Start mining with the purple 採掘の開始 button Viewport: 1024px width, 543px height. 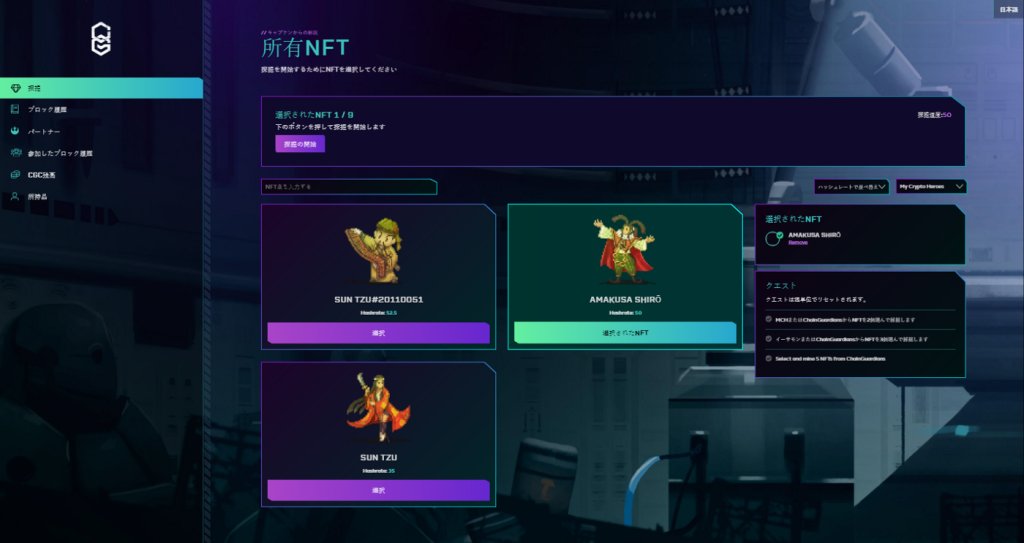click(300, 144)
